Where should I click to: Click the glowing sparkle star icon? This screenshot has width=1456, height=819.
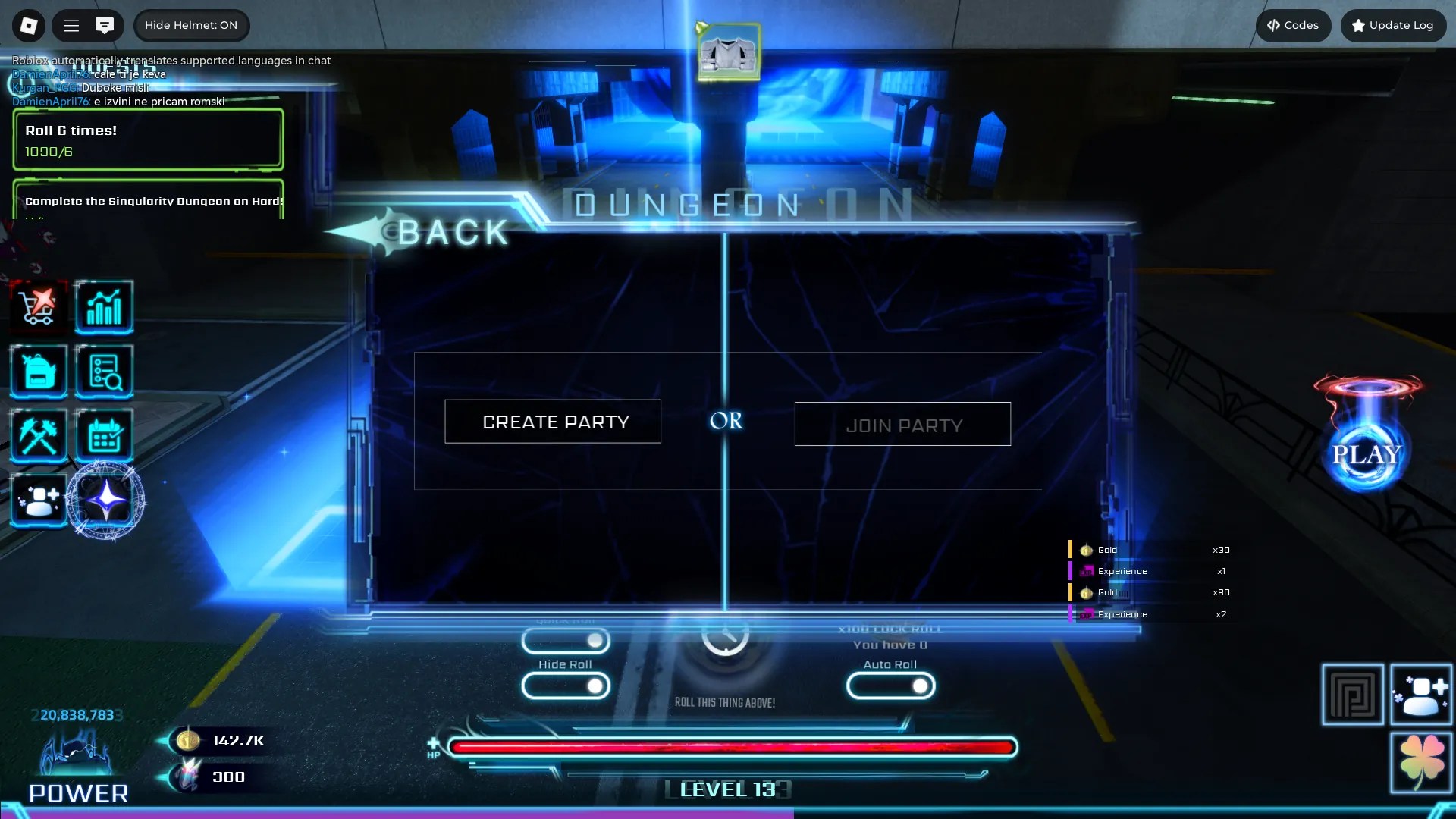click(x=106, y=500)
